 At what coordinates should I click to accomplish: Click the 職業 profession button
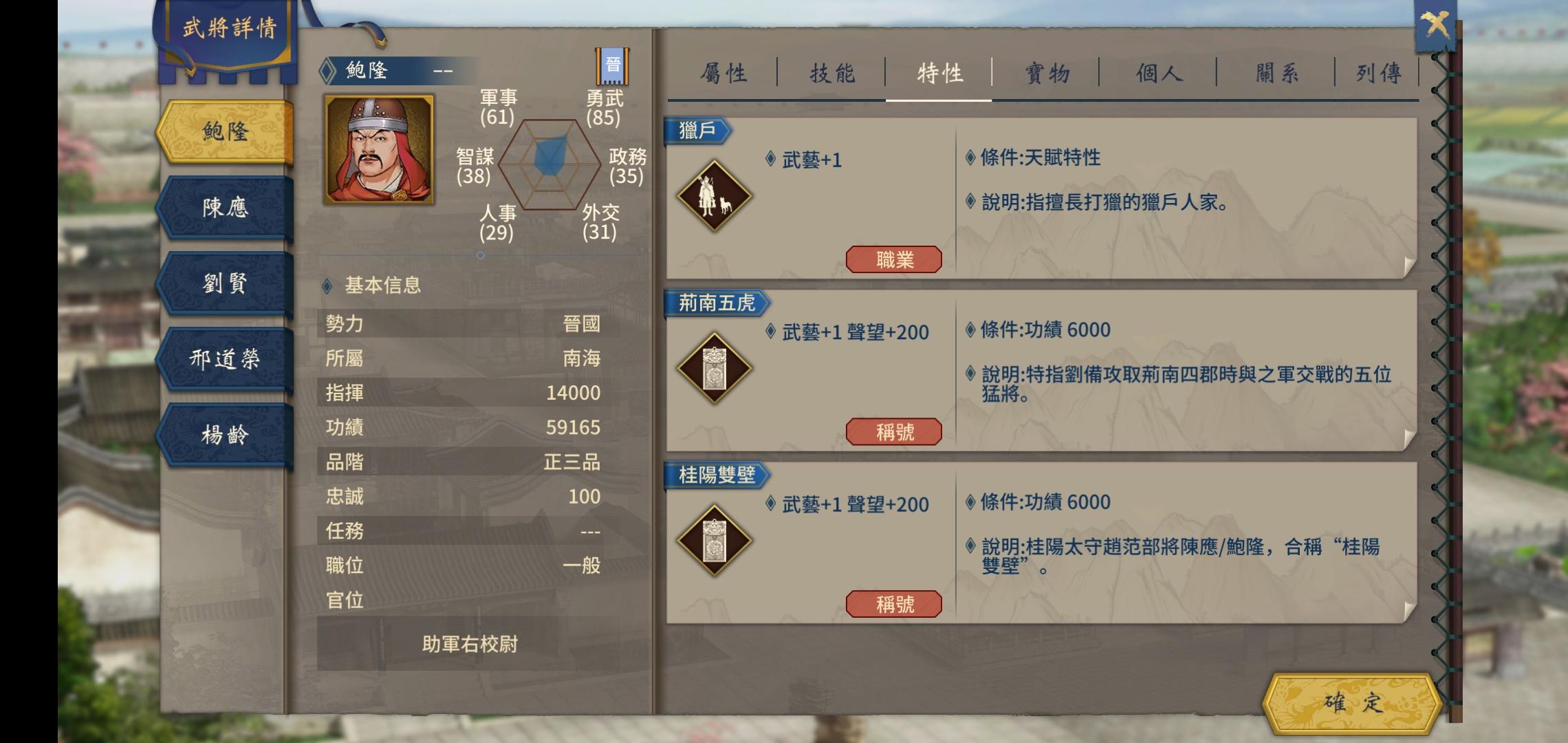click(x=895, y=259)
